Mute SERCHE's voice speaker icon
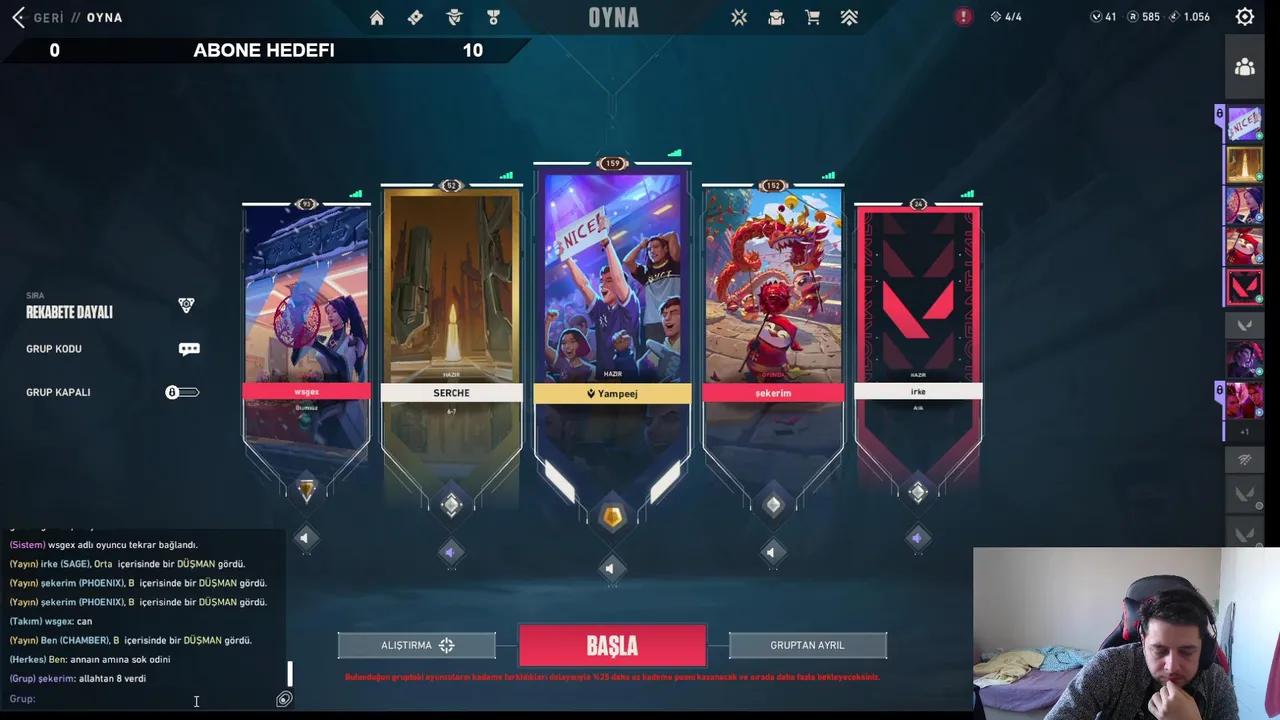Image resolution: width=1280 pixels, height=720 pixels. [x=450, y=552]
